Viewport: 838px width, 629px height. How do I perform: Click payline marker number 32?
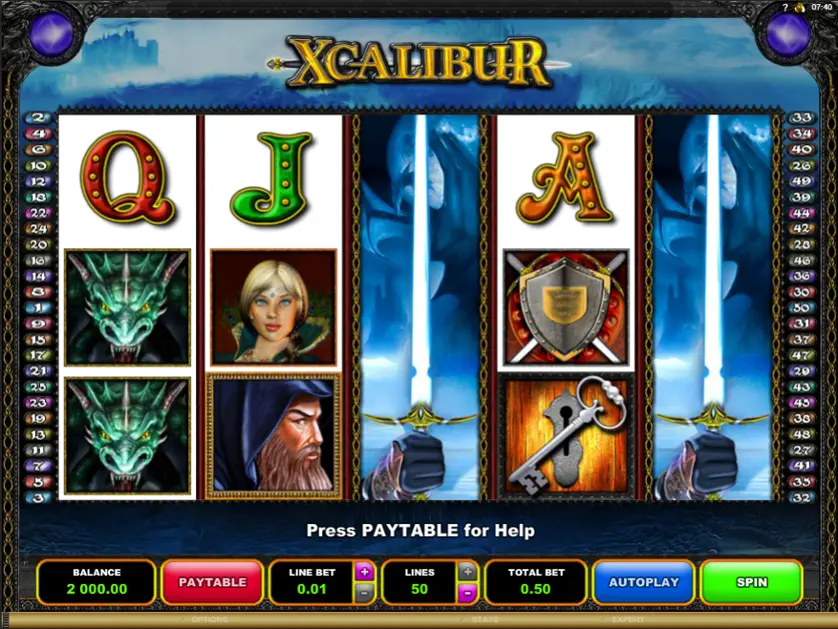point(799,497)
